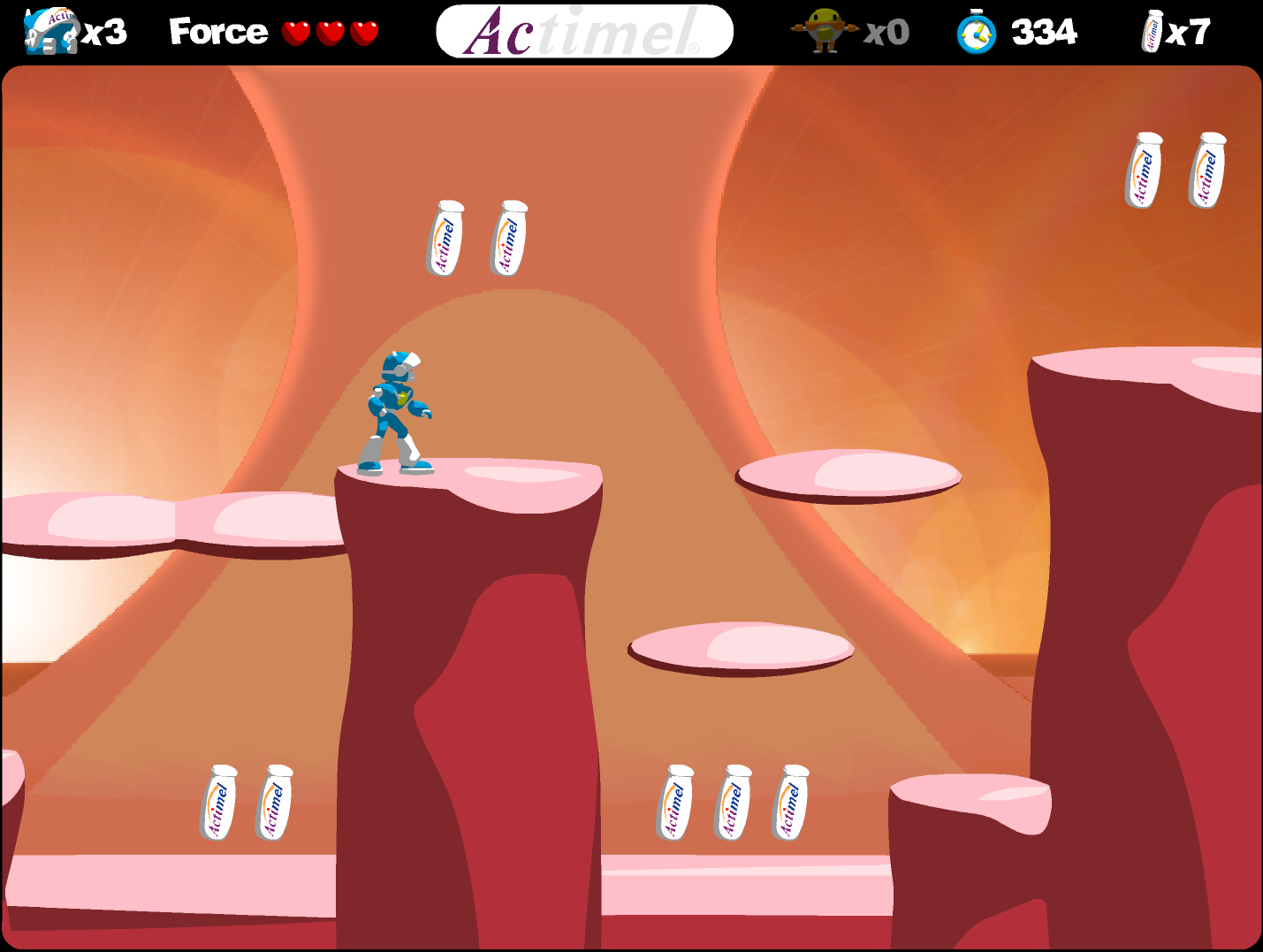The height and width of the screenshot is (952, 1263).
Task: Click the Actimel logo banner
Action: pos(584,32)
